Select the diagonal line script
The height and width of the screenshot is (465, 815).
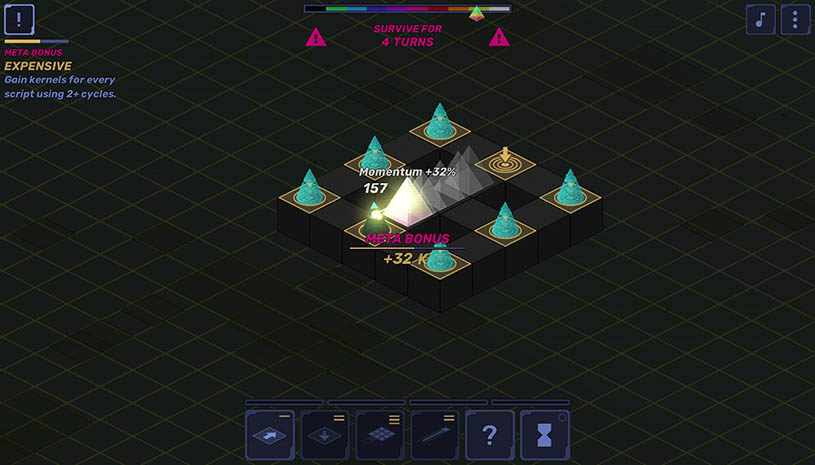click(435, 435)
